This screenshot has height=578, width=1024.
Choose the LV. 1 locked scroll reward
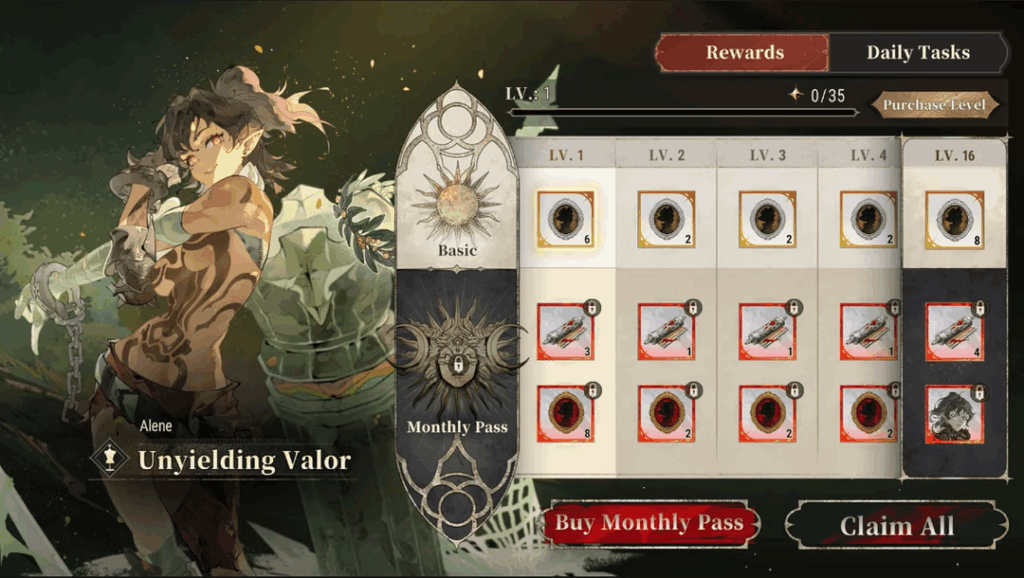tap(566, 332)
